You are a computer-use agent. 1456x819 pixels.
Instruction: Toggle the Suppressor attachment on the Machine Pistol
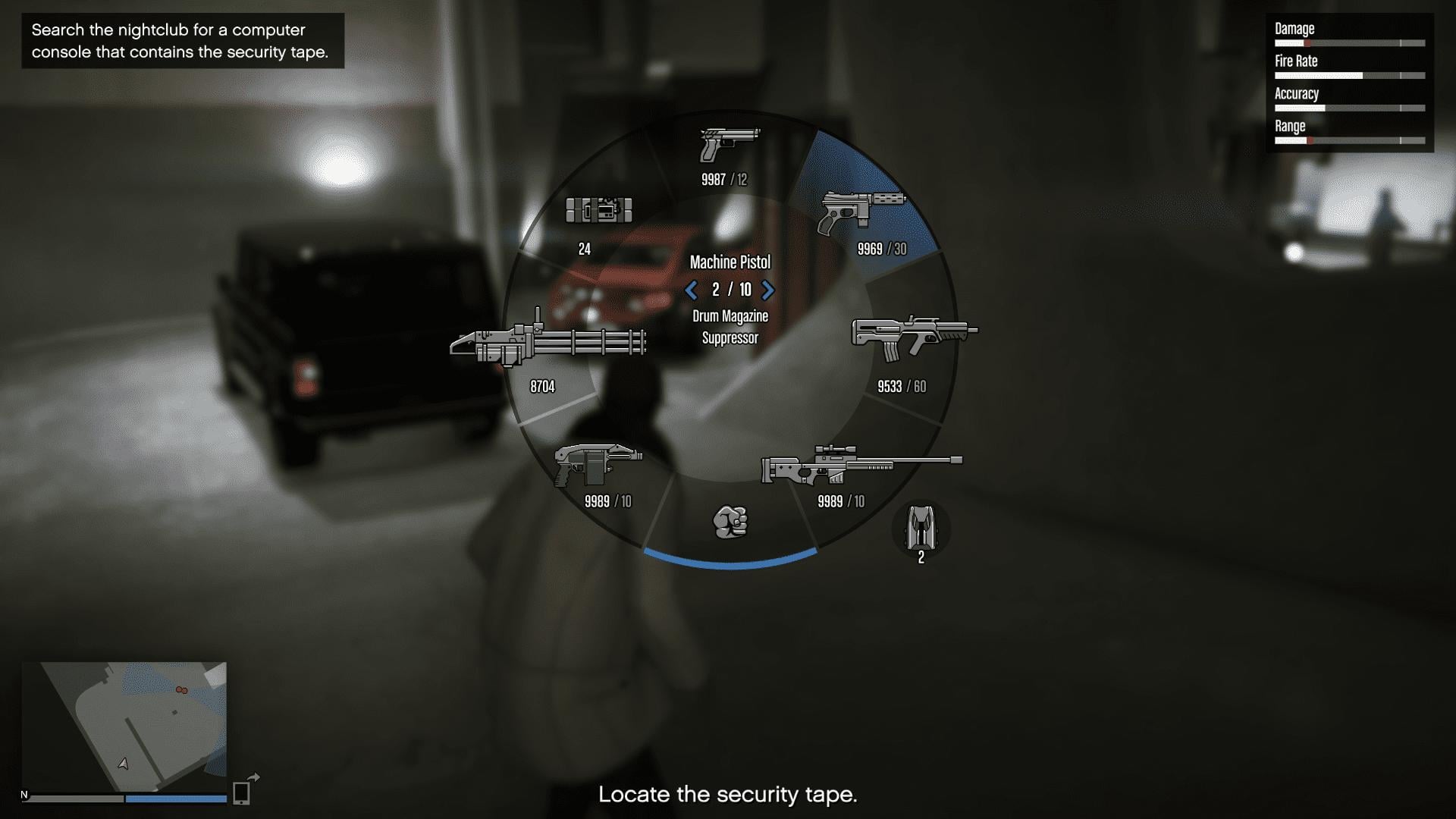(x=730, y=339)
